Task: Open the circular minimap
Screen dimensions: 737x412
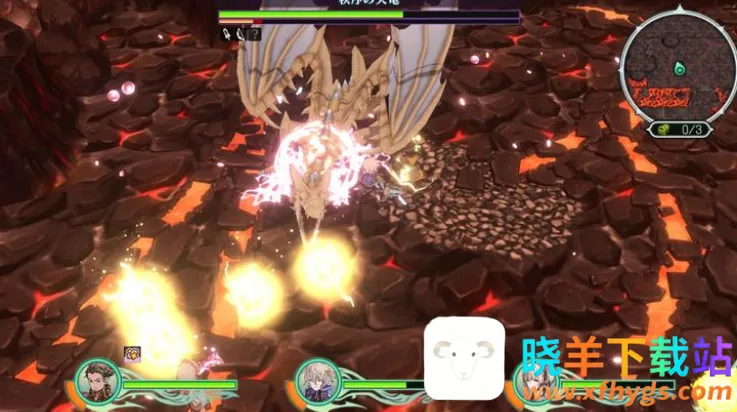Action: point(679,63)
